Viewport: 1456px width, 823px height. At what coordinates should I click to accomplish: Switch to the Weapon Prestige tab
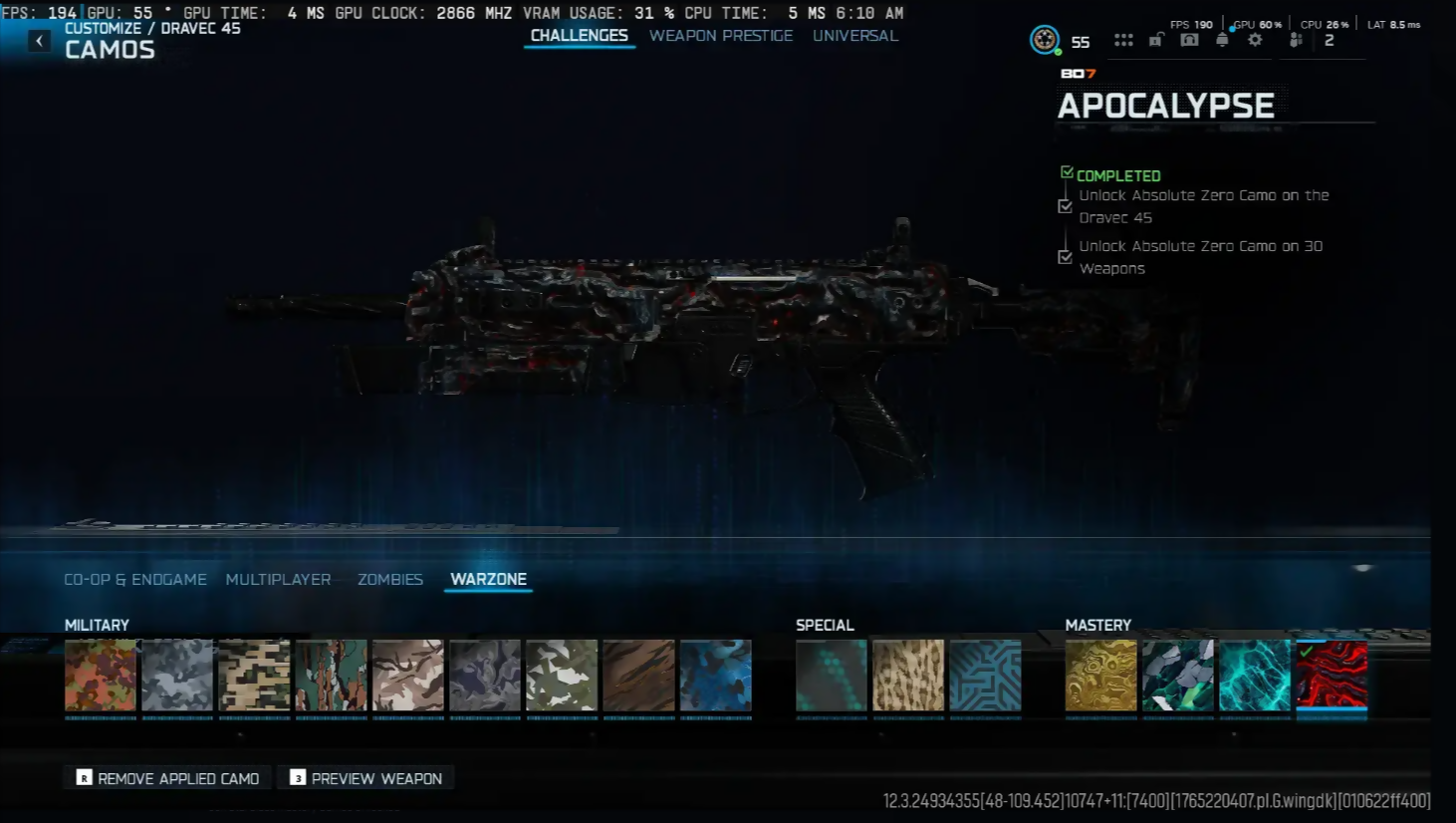pyautogui.click(x=721, y=36)
